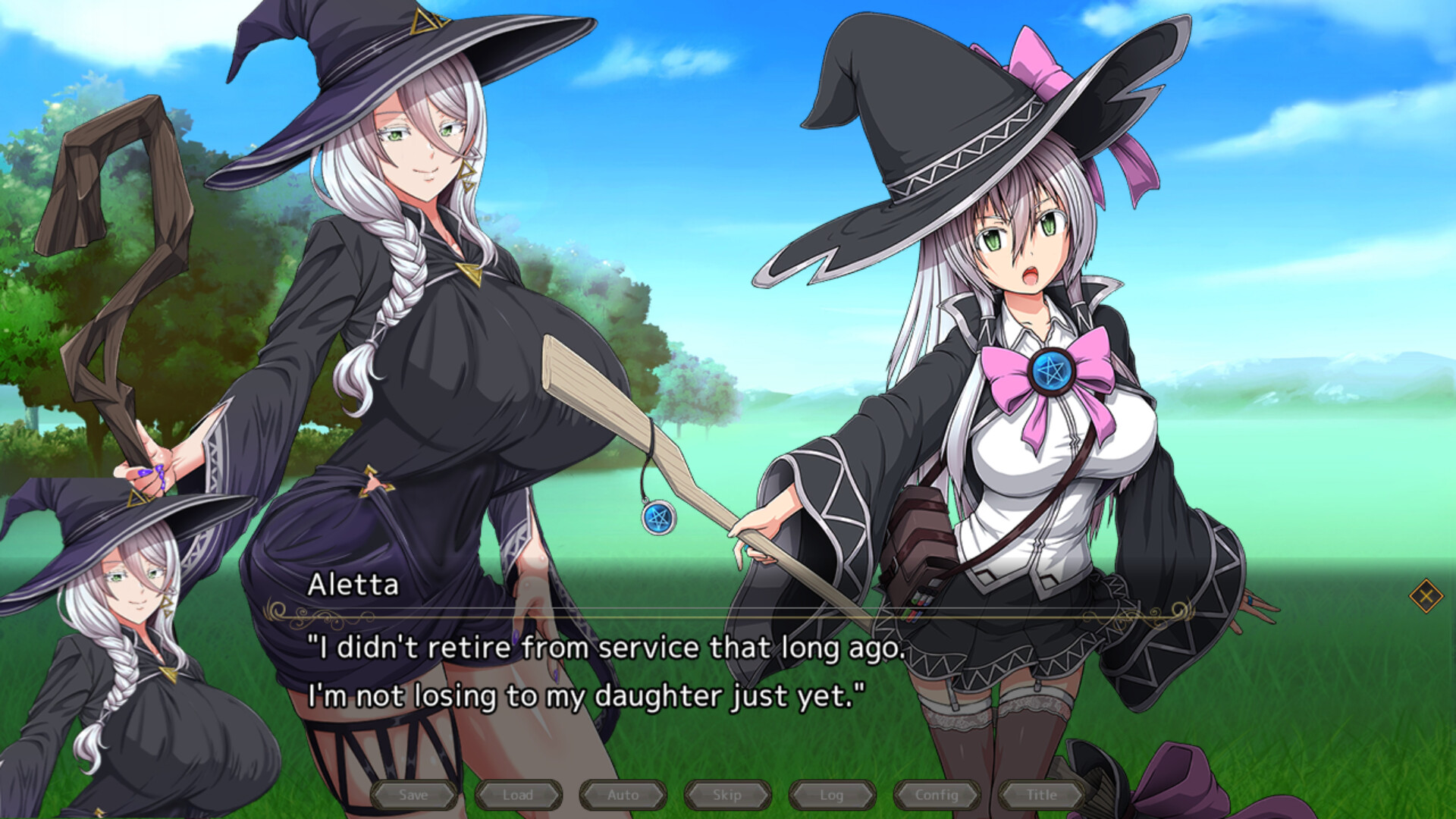Open the Load screen

pos(519,795)
